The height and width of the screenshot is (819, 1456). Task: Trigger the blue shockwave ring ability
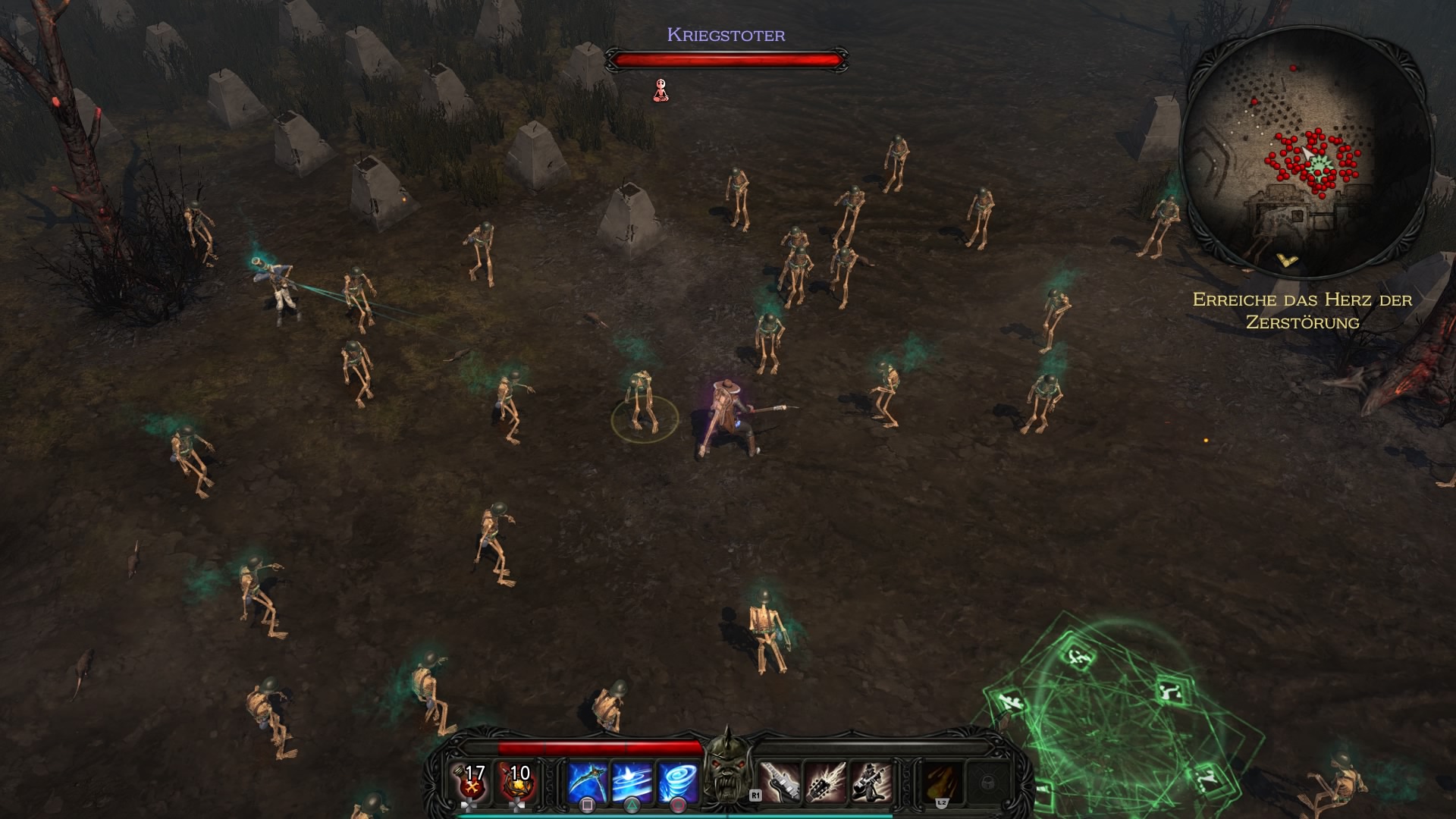[632, 782]
